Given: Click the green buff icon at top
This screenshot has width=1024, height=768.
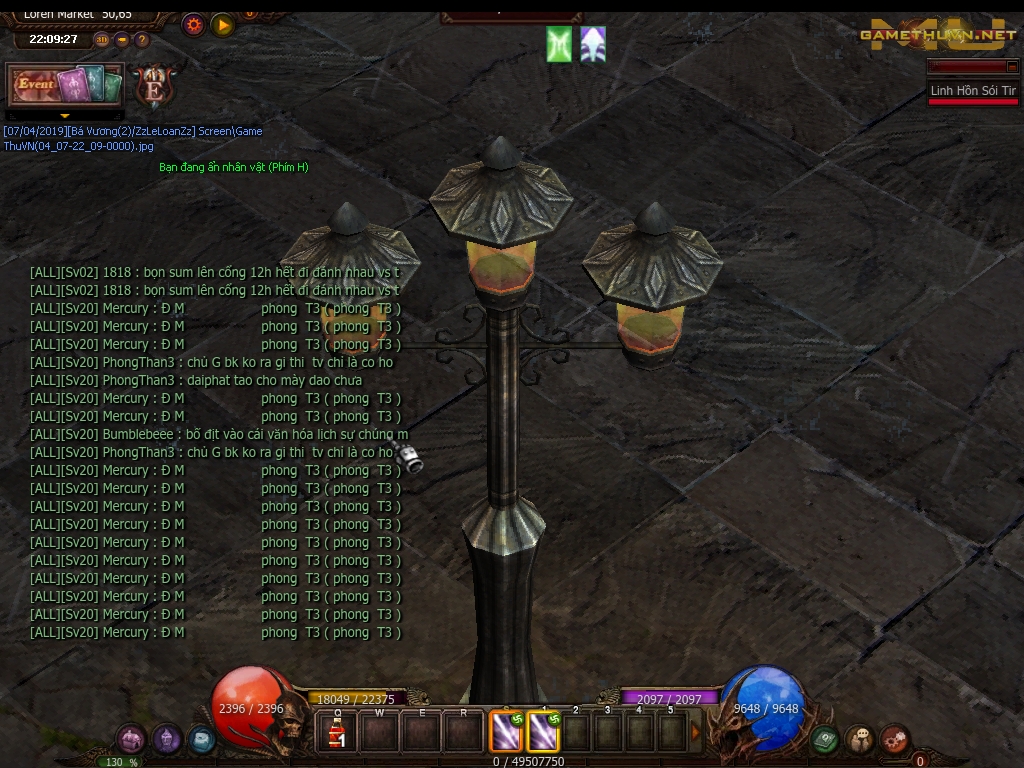Looking at the screenshot, I should tap(559, 45).
